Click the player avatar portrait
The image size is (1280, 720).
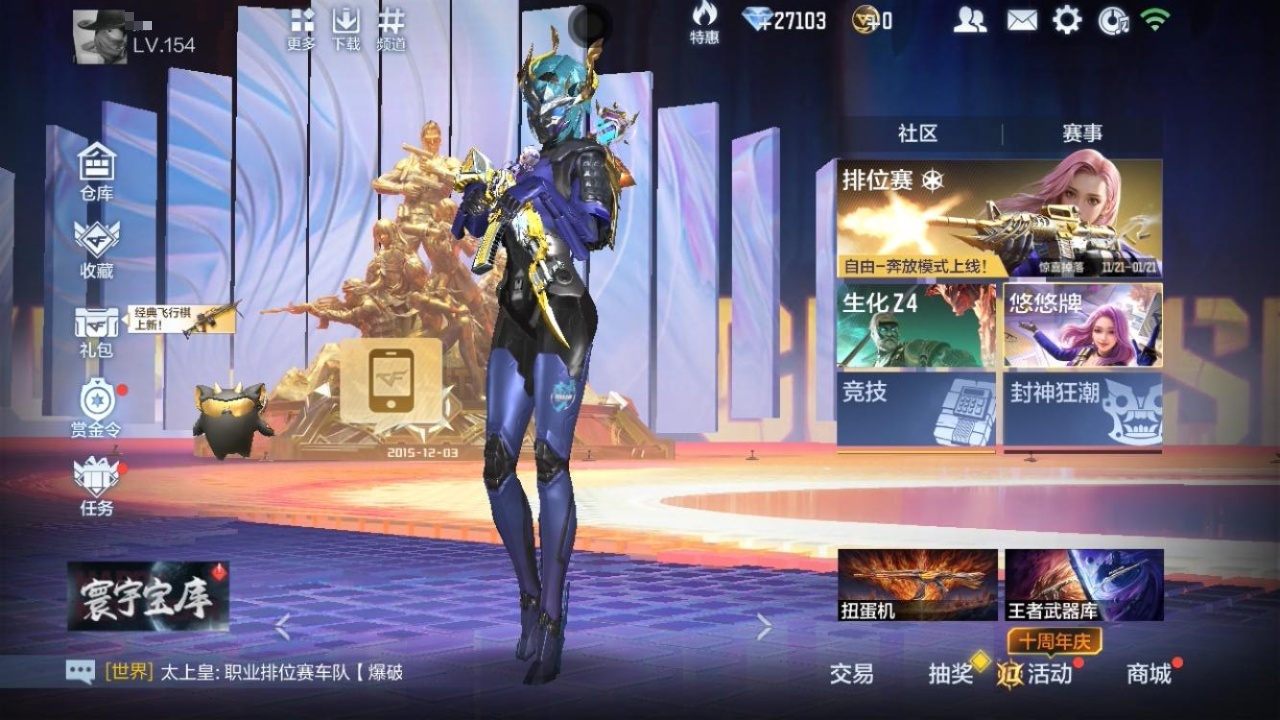click(100, 38)
